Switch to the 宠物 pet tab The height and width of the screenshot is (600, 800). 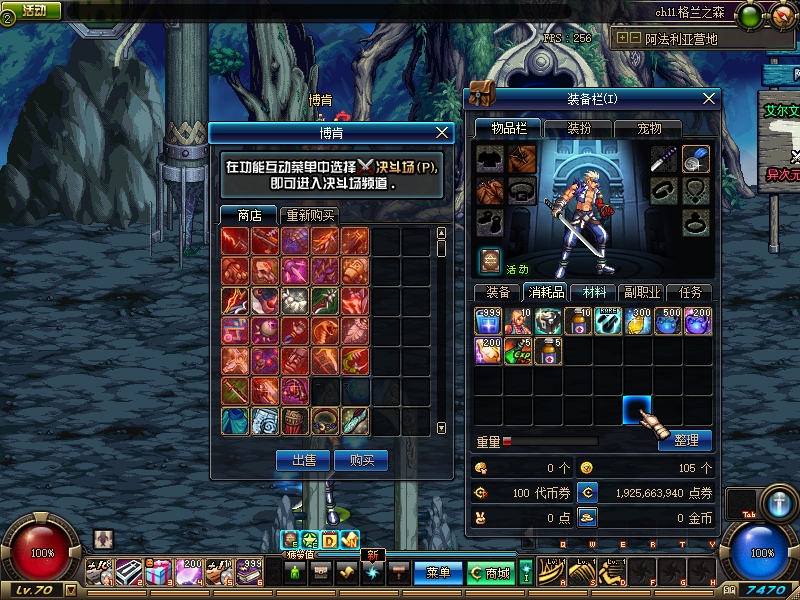pos(650,129)
